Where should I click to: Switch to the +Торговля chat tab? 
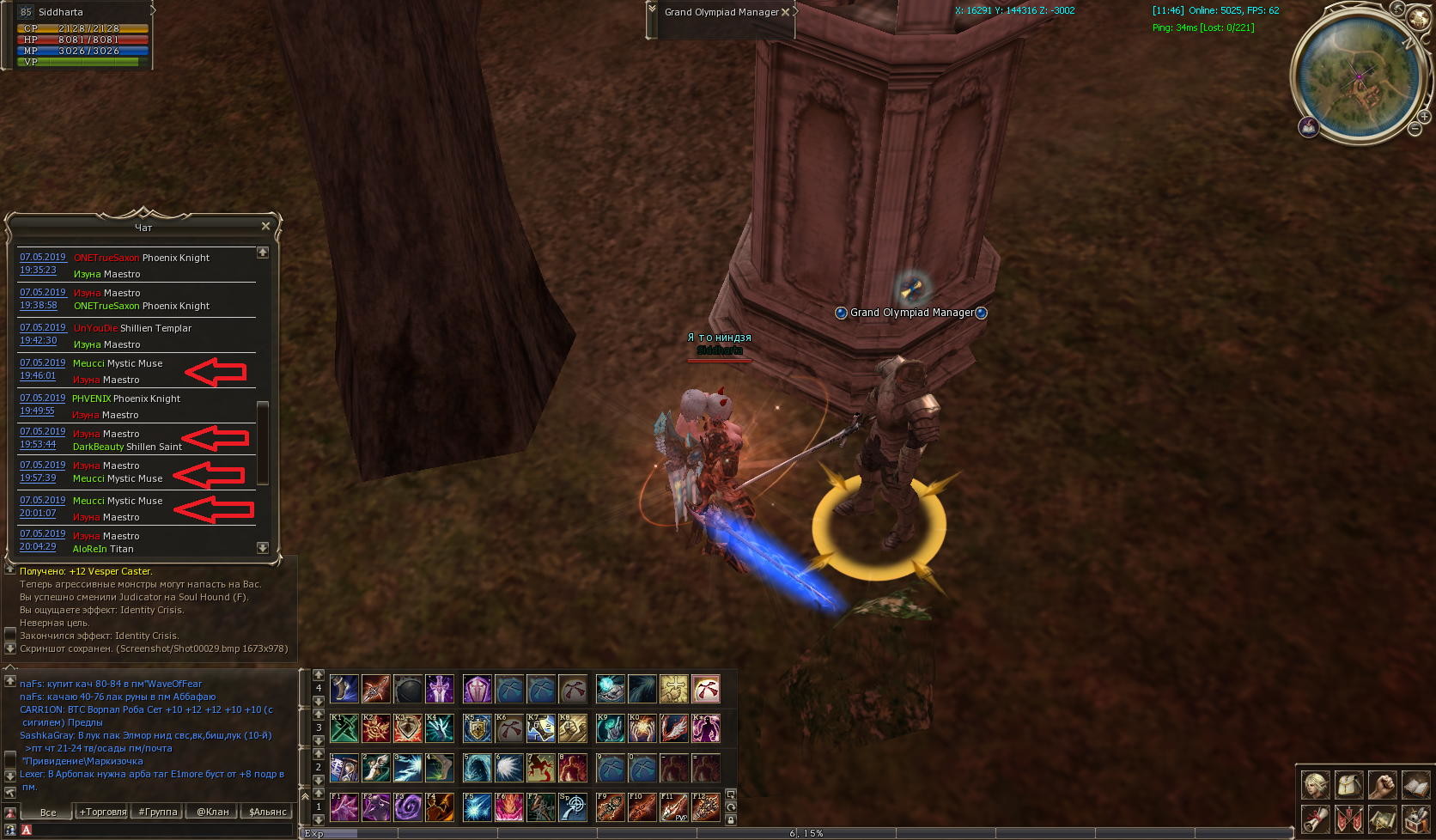pos(102,812)
